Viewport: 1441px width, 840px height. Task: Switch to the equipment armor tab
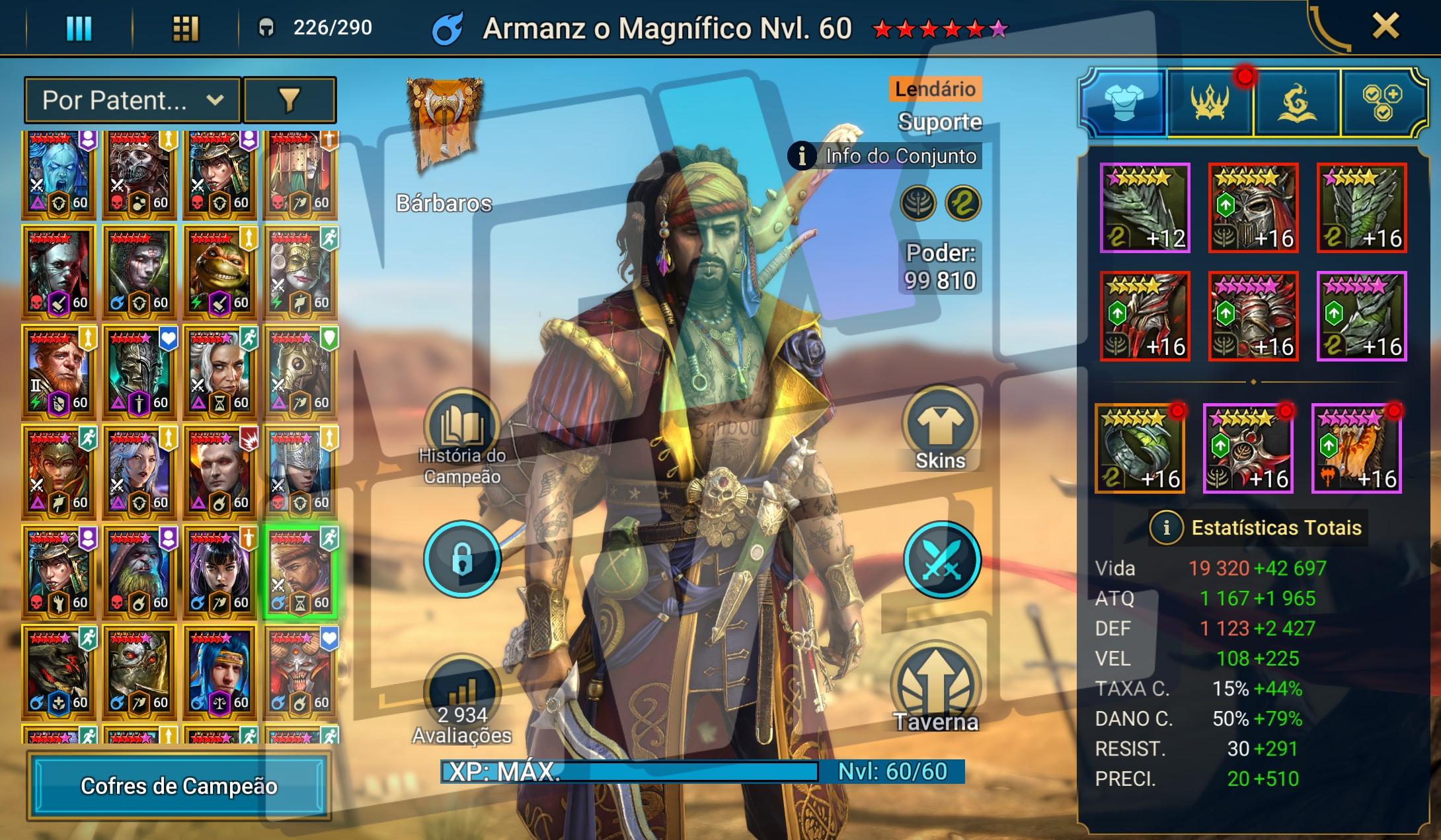tap(1123, 102)
